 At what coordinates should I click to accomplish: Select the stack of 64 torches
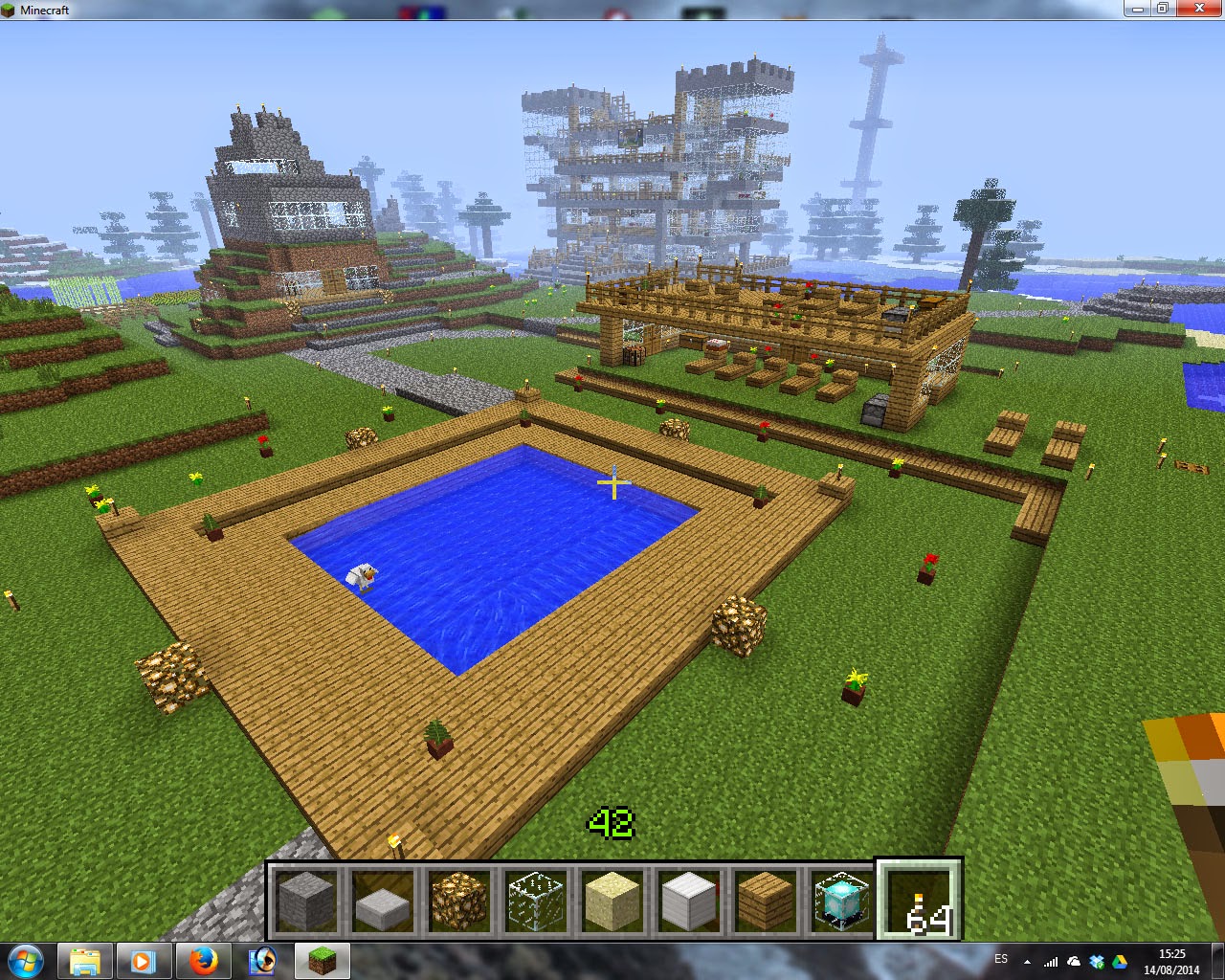[x=917, y=900]
